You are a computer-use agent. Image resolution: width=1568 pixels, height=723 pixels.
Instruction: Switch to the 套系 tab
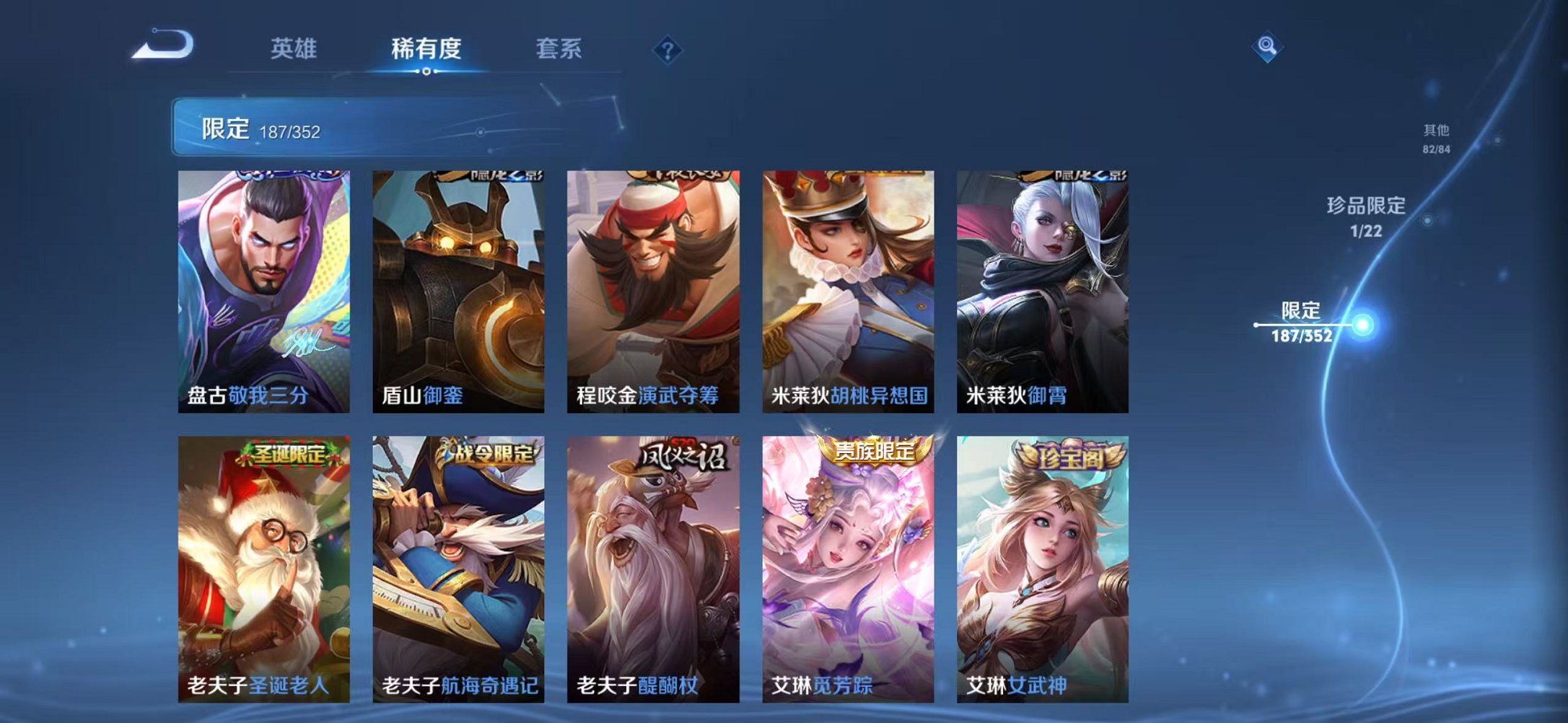click(559, 48)
